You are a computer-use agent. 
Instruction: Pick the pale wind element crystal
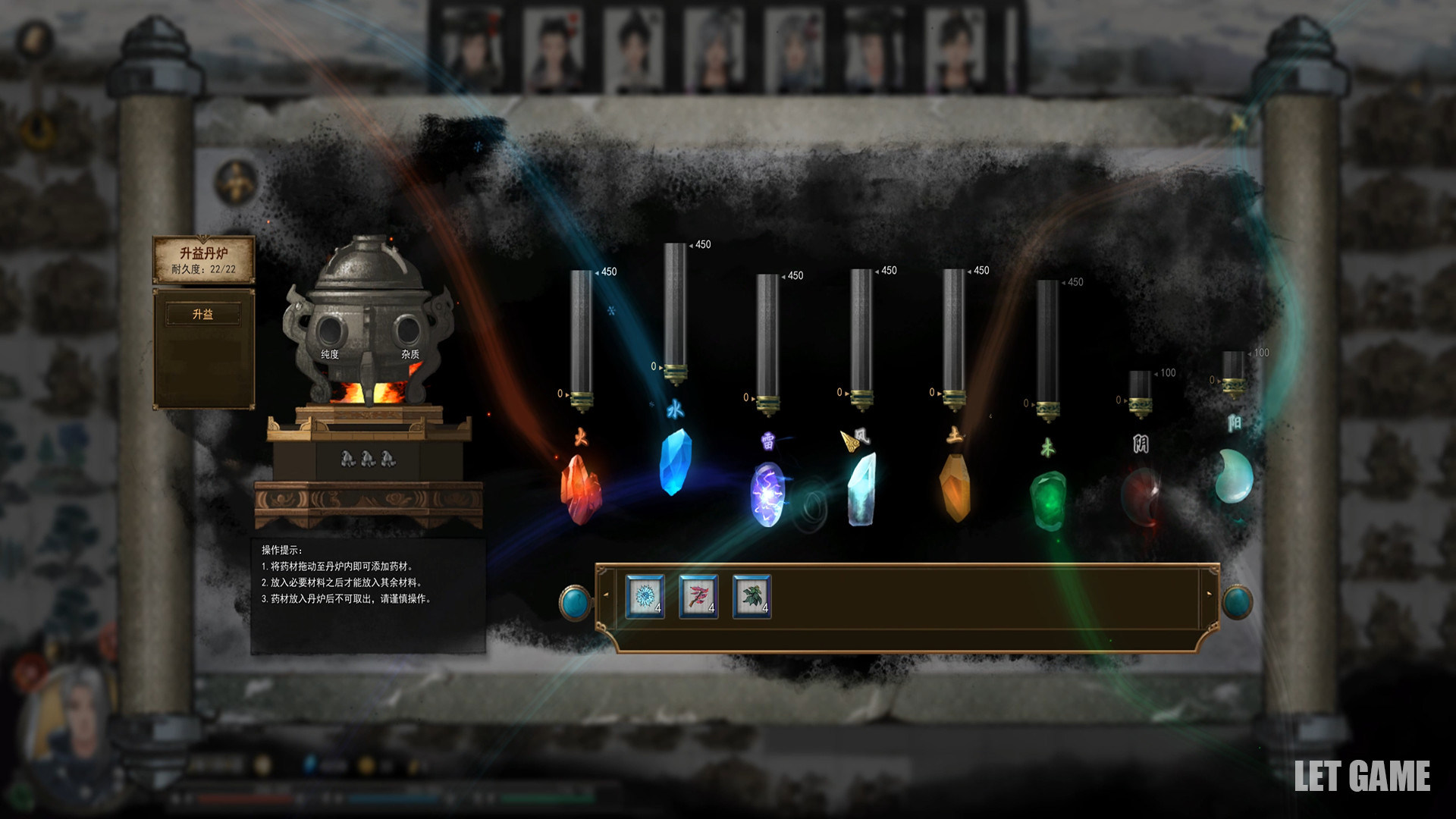click(x=861, y=489)
